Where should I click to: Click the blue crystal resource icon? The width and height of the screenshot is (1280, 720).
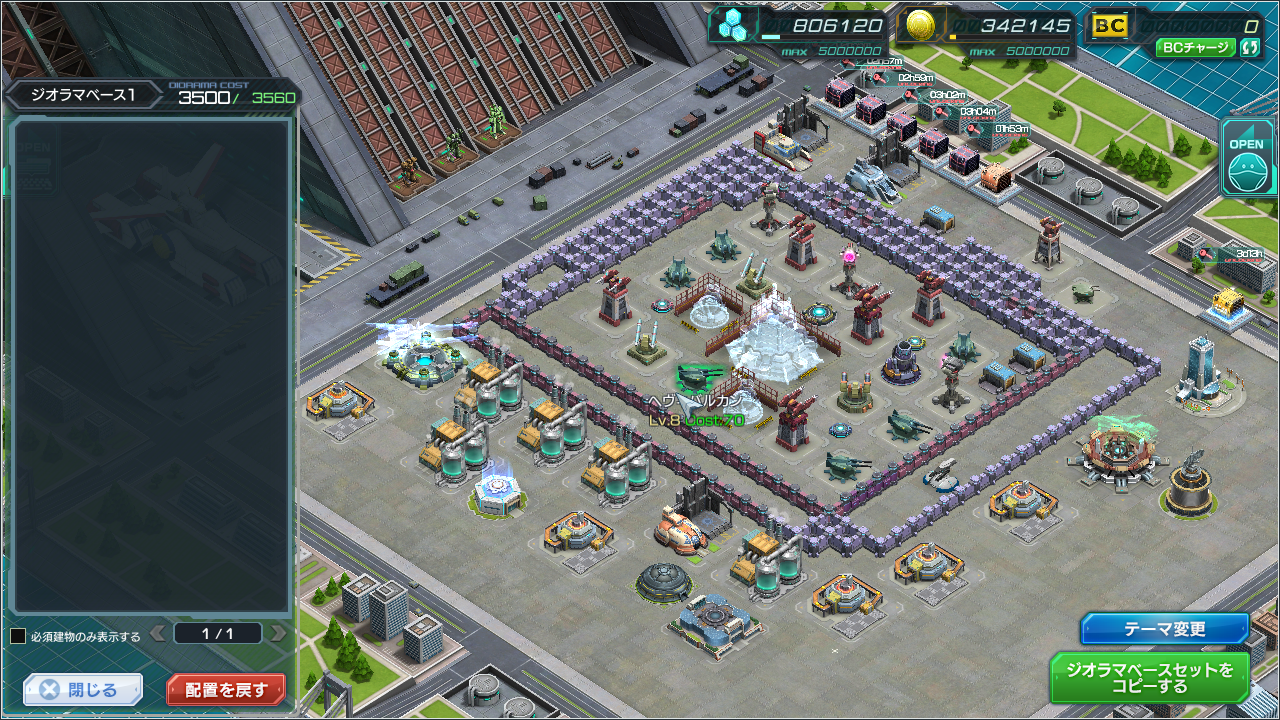[733, 26]
